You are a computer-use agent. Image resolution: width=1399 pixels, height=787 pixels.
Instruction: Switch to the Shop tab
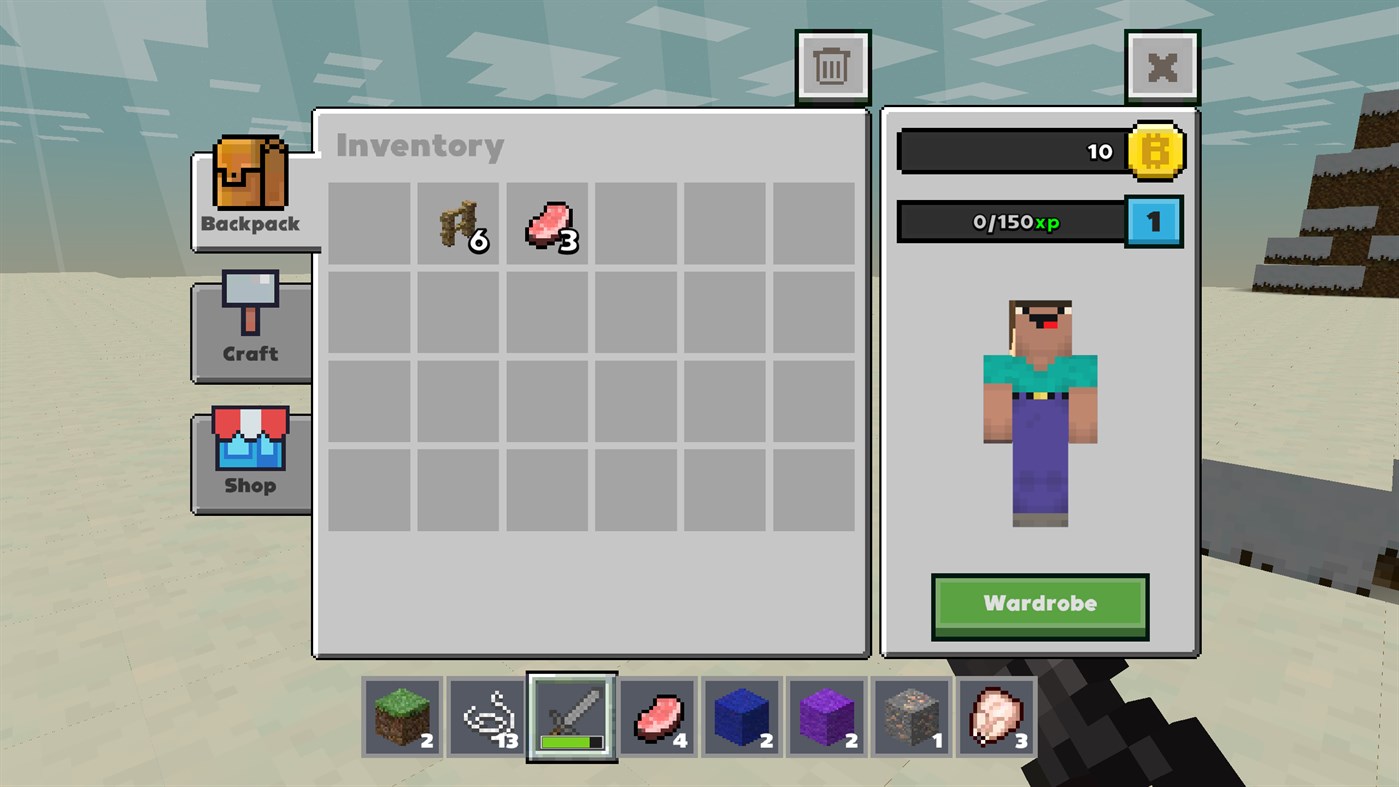pyautogui.click(x=249, y=455)
